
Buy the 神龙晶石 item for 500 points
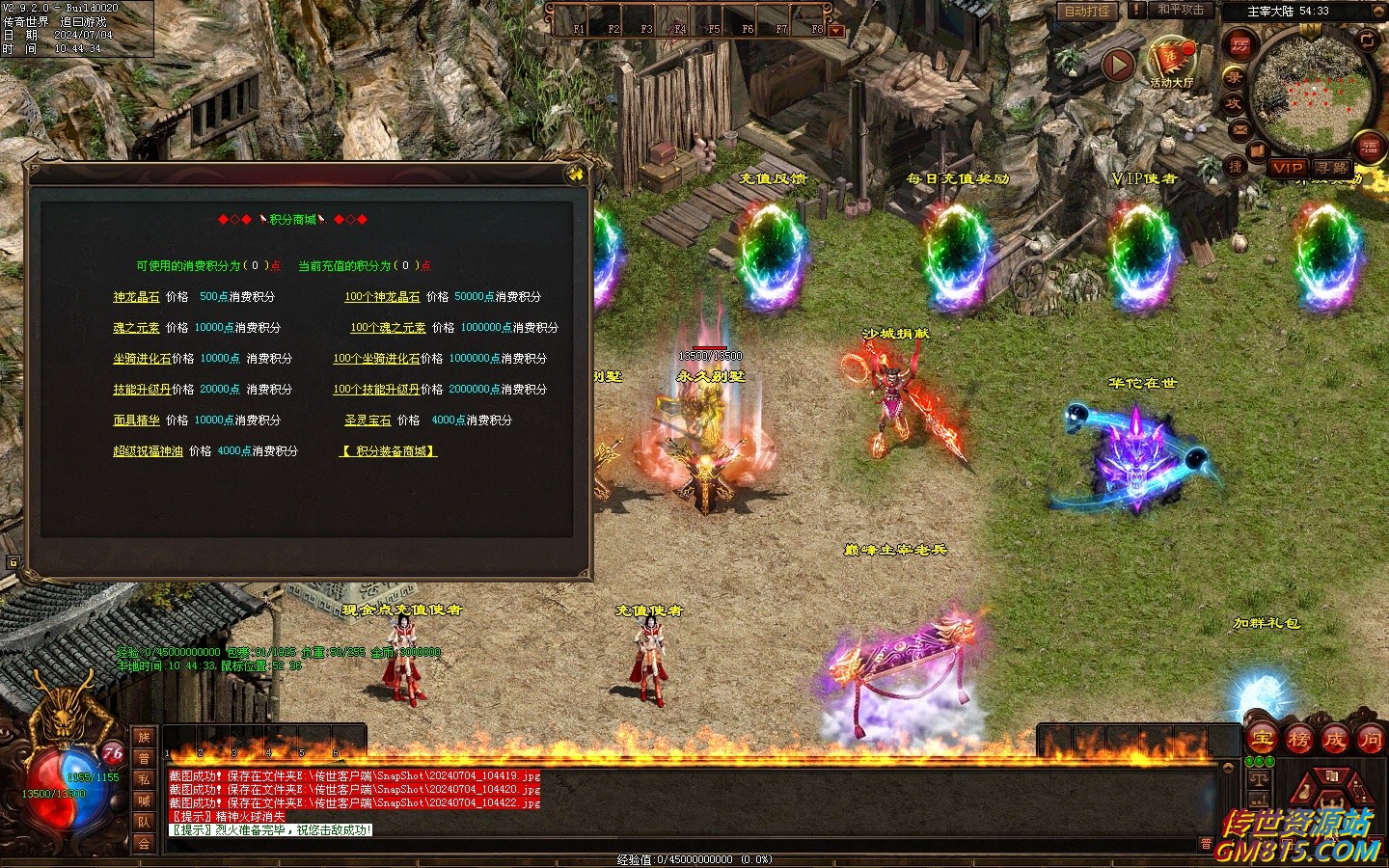coord(136,297)
